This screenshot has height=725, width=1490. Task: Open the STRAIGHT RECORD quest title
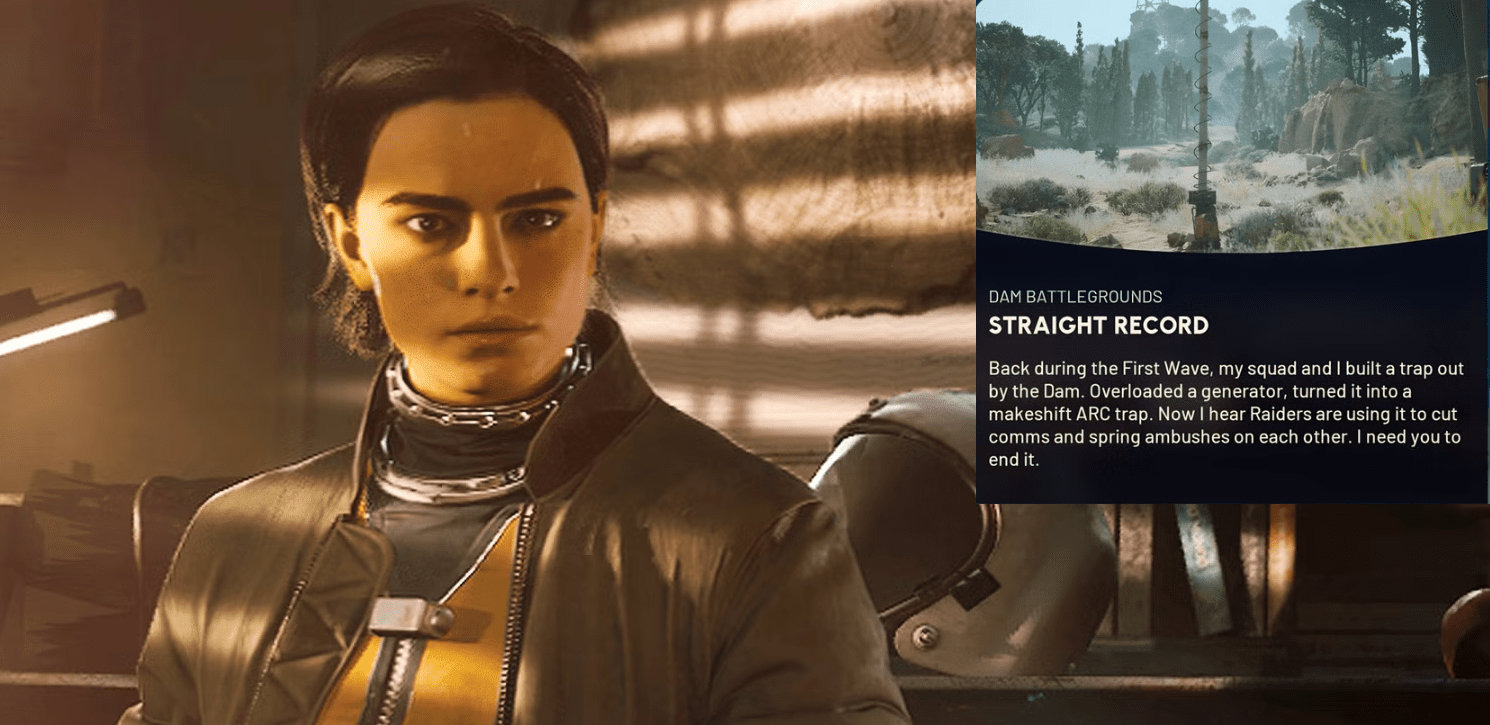tap(1098, 325)
